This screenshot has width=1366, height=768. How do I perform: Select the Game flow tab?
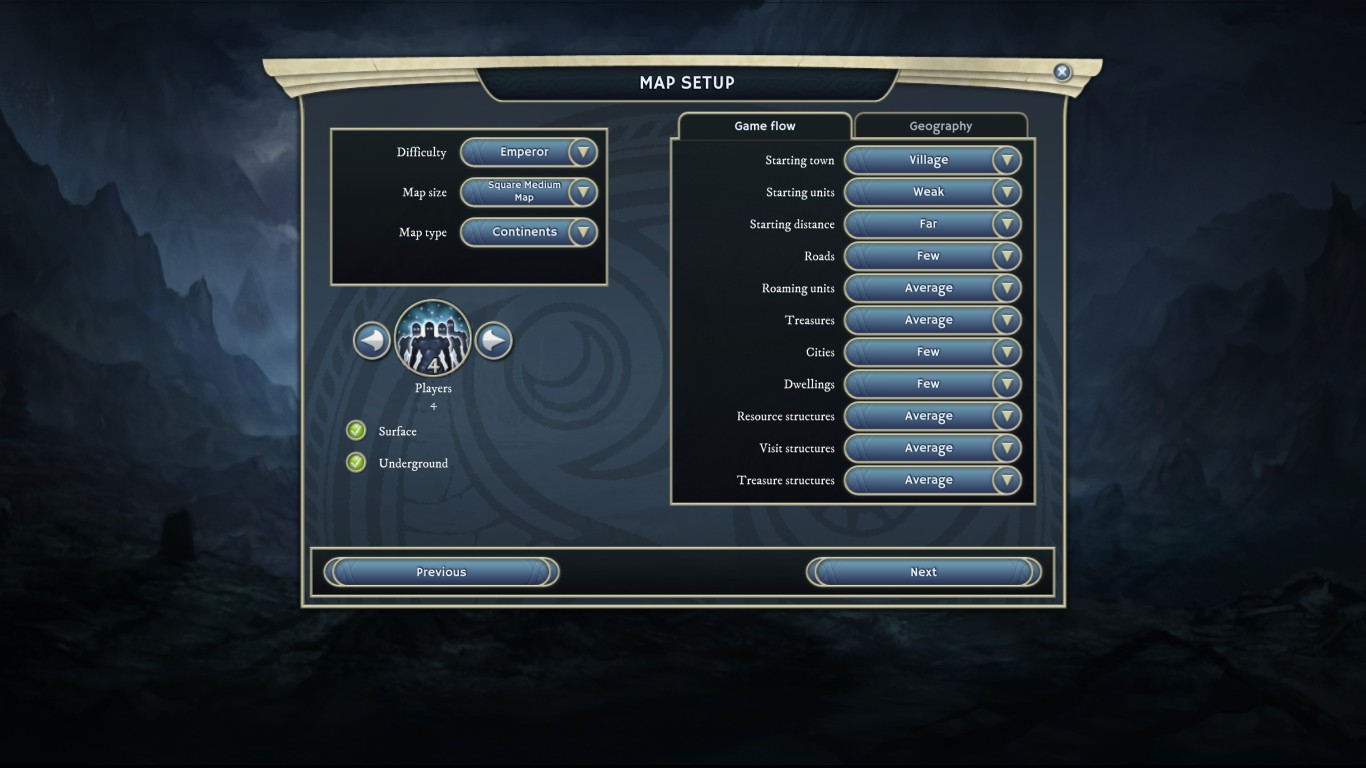click(x=765, y=126)
